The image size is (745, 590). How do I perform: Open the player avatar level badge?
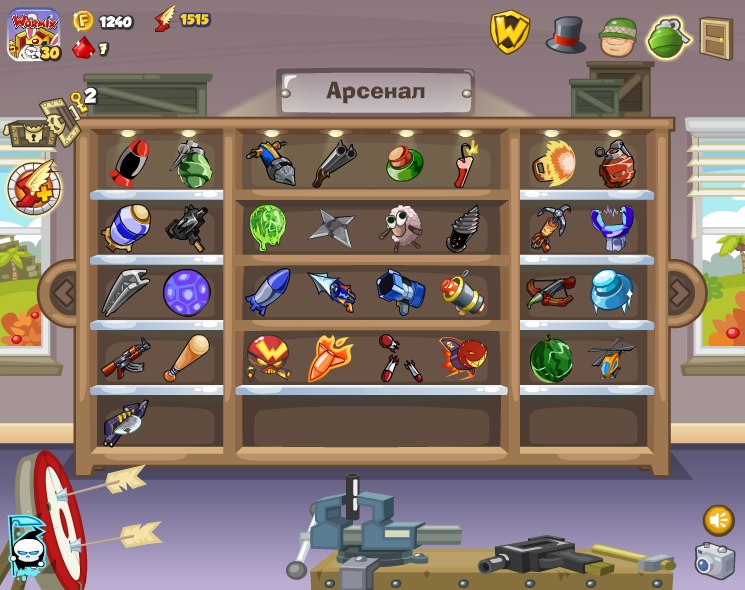tap(35, 35)
